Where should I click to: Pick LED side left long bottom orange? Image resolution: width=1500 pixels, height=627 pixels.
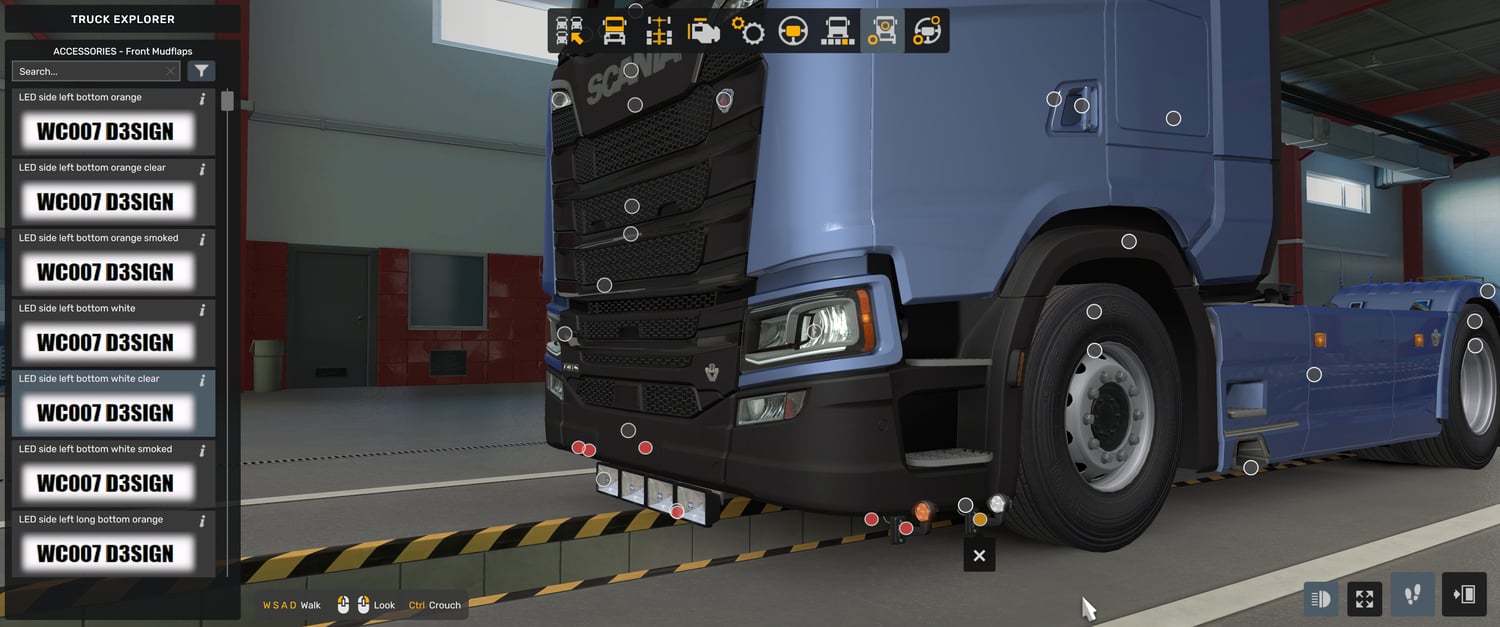click(104, 545)
